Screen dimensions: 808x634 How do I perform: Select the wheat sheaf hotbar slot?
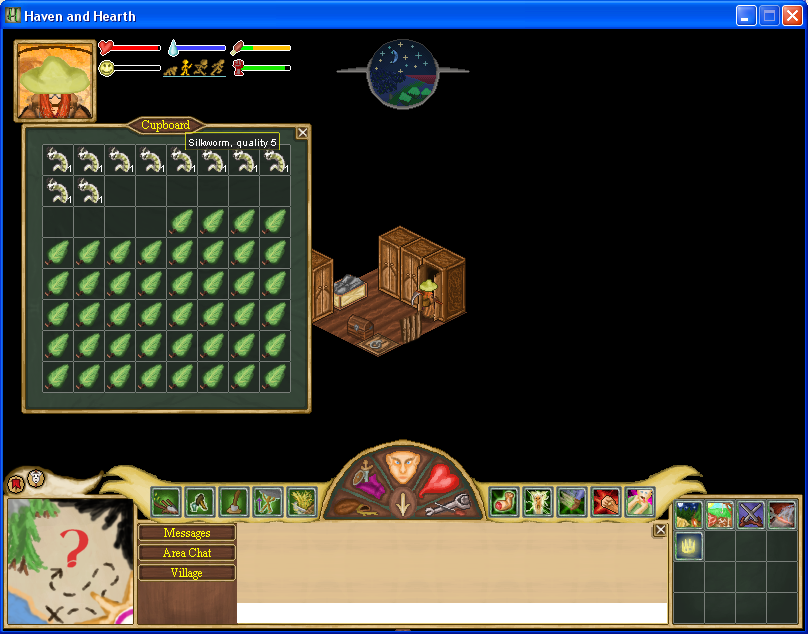point(301,501)
